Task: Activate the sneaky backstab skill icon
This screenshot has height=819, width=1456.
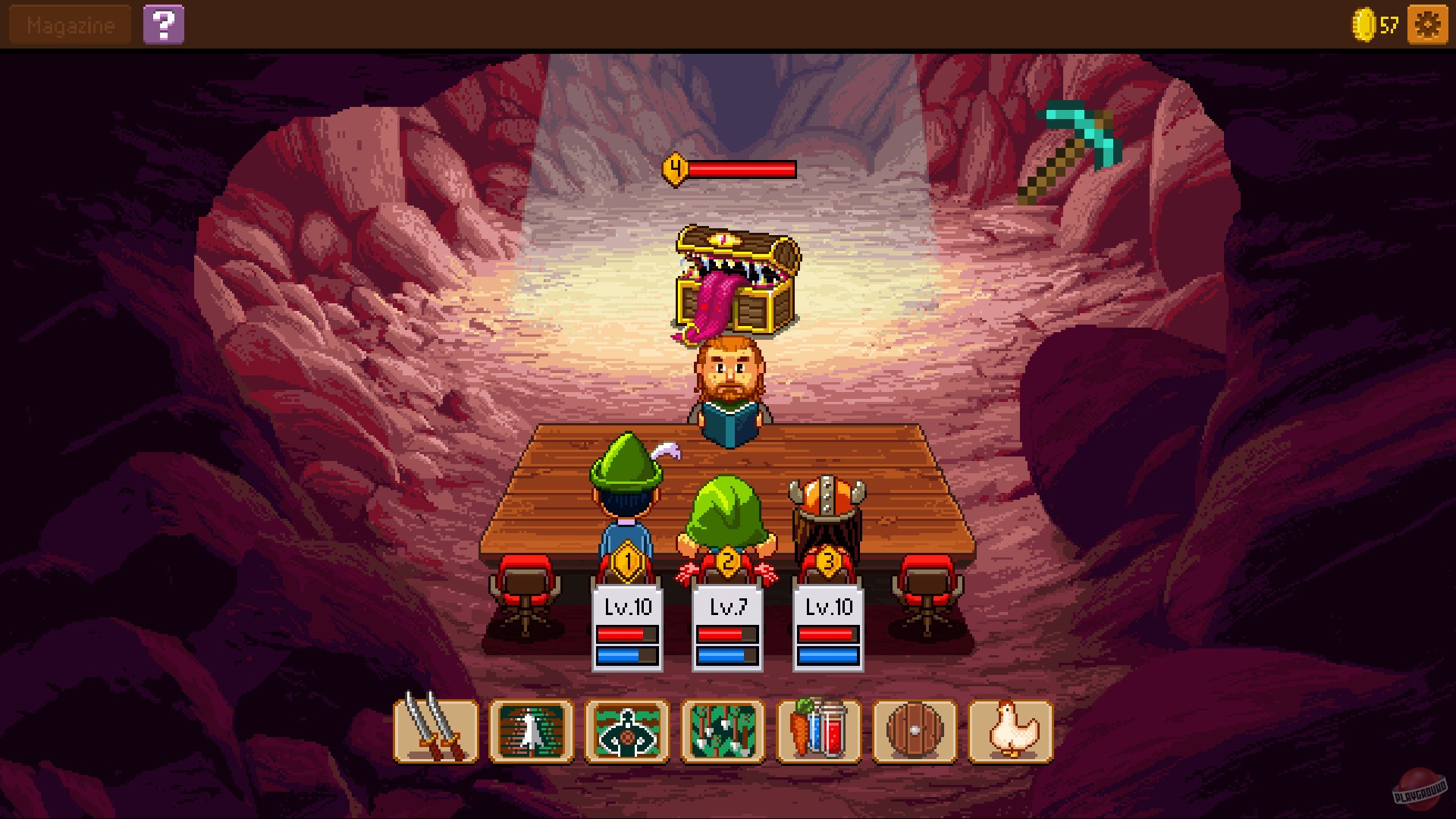Action: 531,733
